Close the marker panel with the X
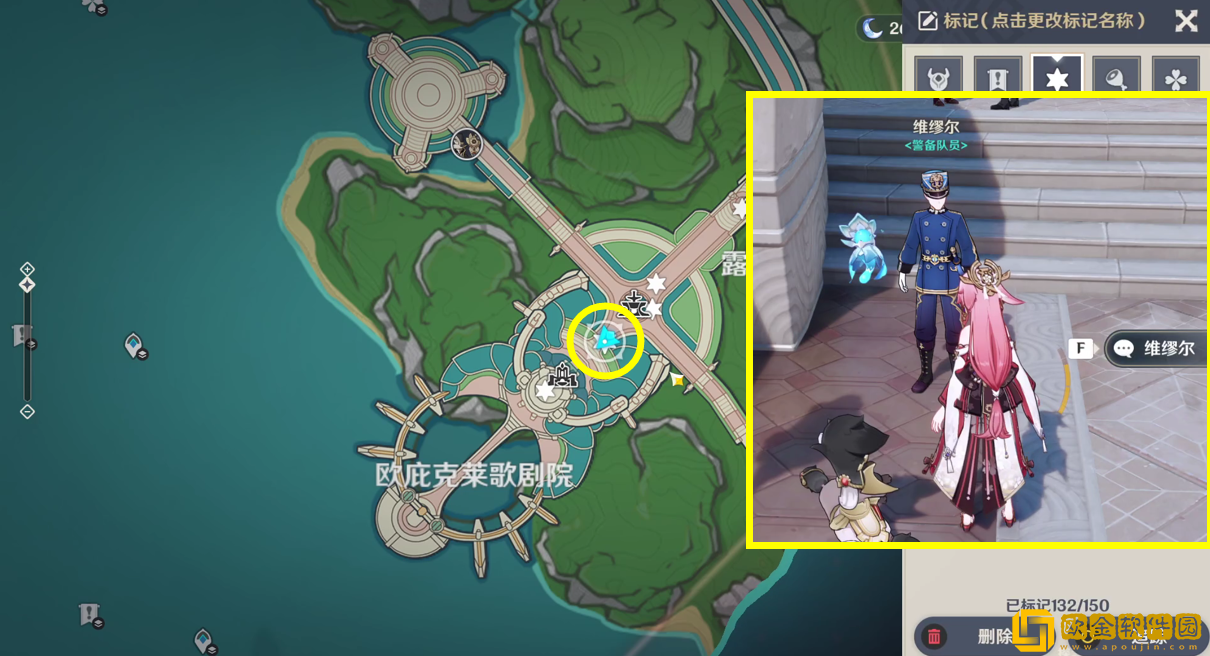This screenshot has width=1210, height=656. (x=1186, y=21)
